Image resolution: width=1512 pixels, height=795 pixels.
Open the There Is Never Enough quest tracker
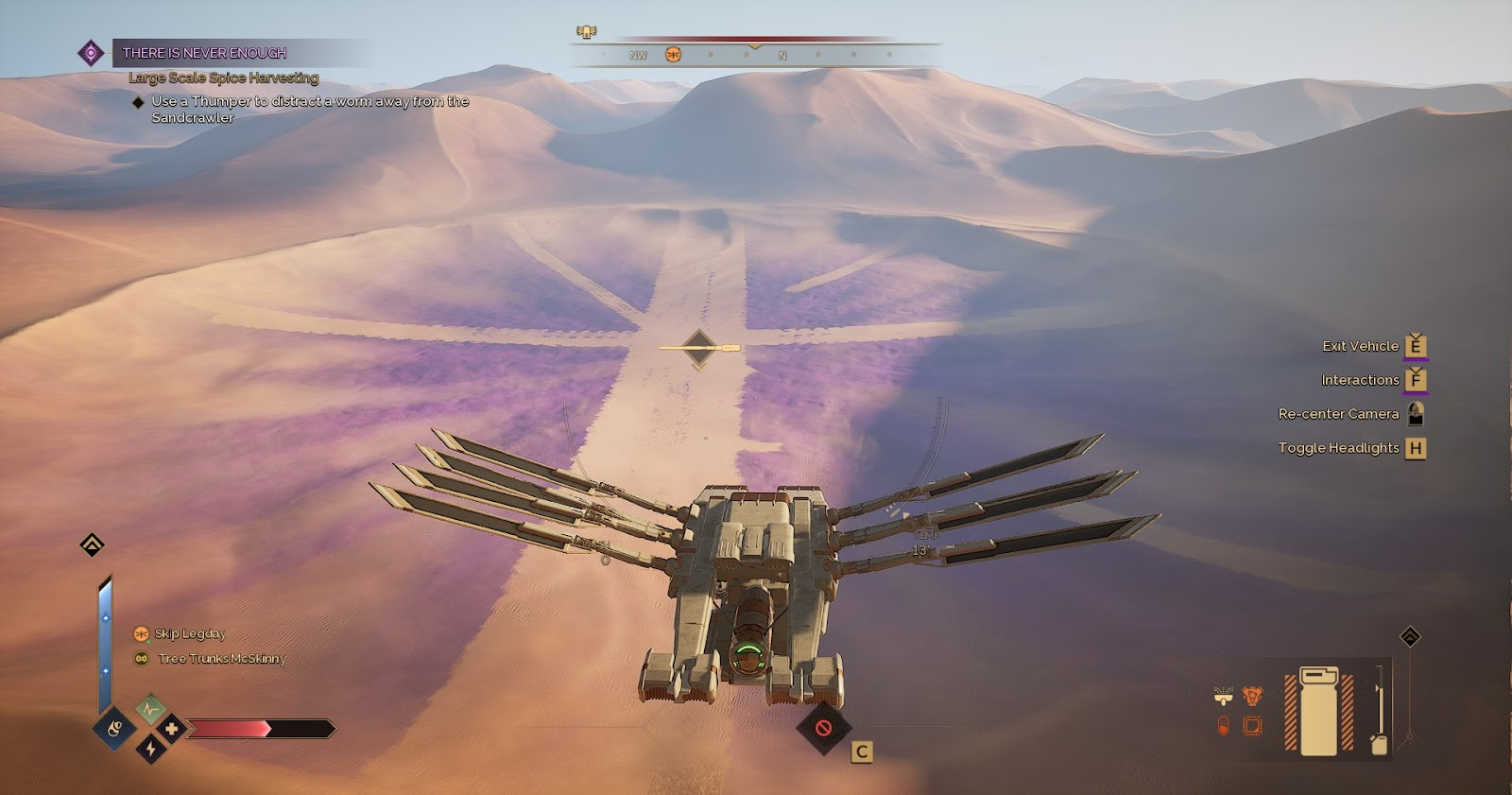[x=204, y=53]
